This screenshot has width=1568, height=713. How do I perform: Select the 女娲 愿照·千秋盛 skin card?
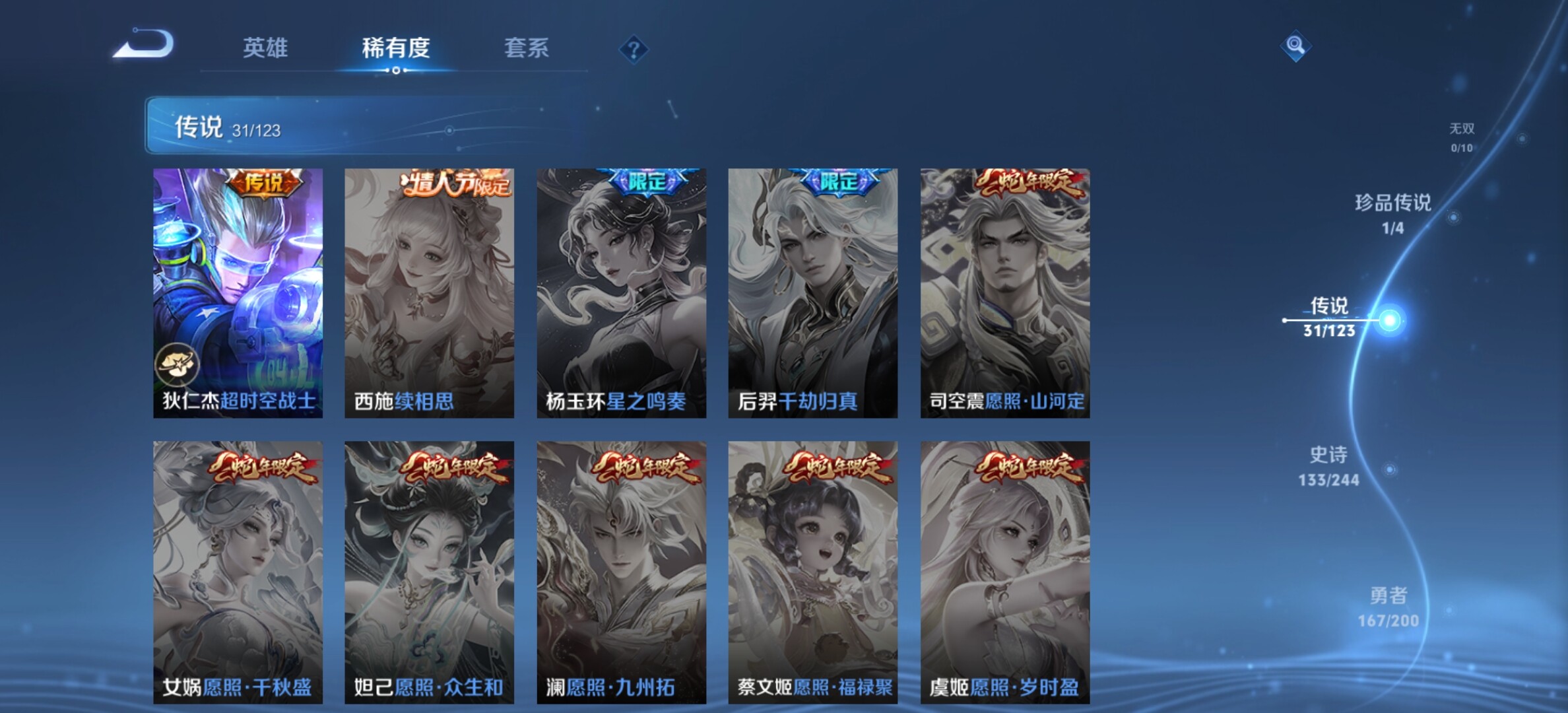(x=238, y=572)
